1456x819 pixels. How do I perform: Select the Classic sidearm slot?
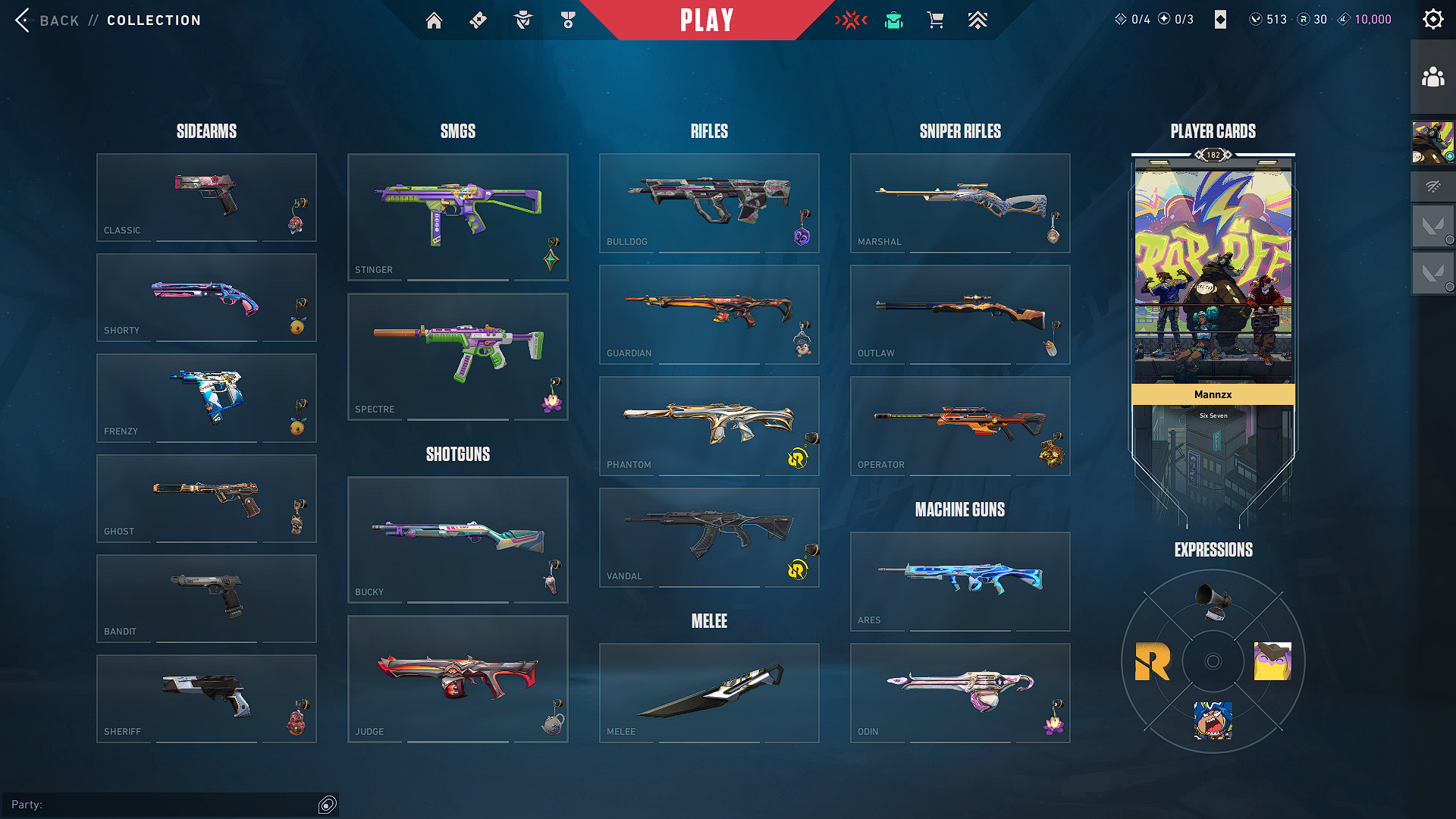pyautogui.click(x=206, y=197)
